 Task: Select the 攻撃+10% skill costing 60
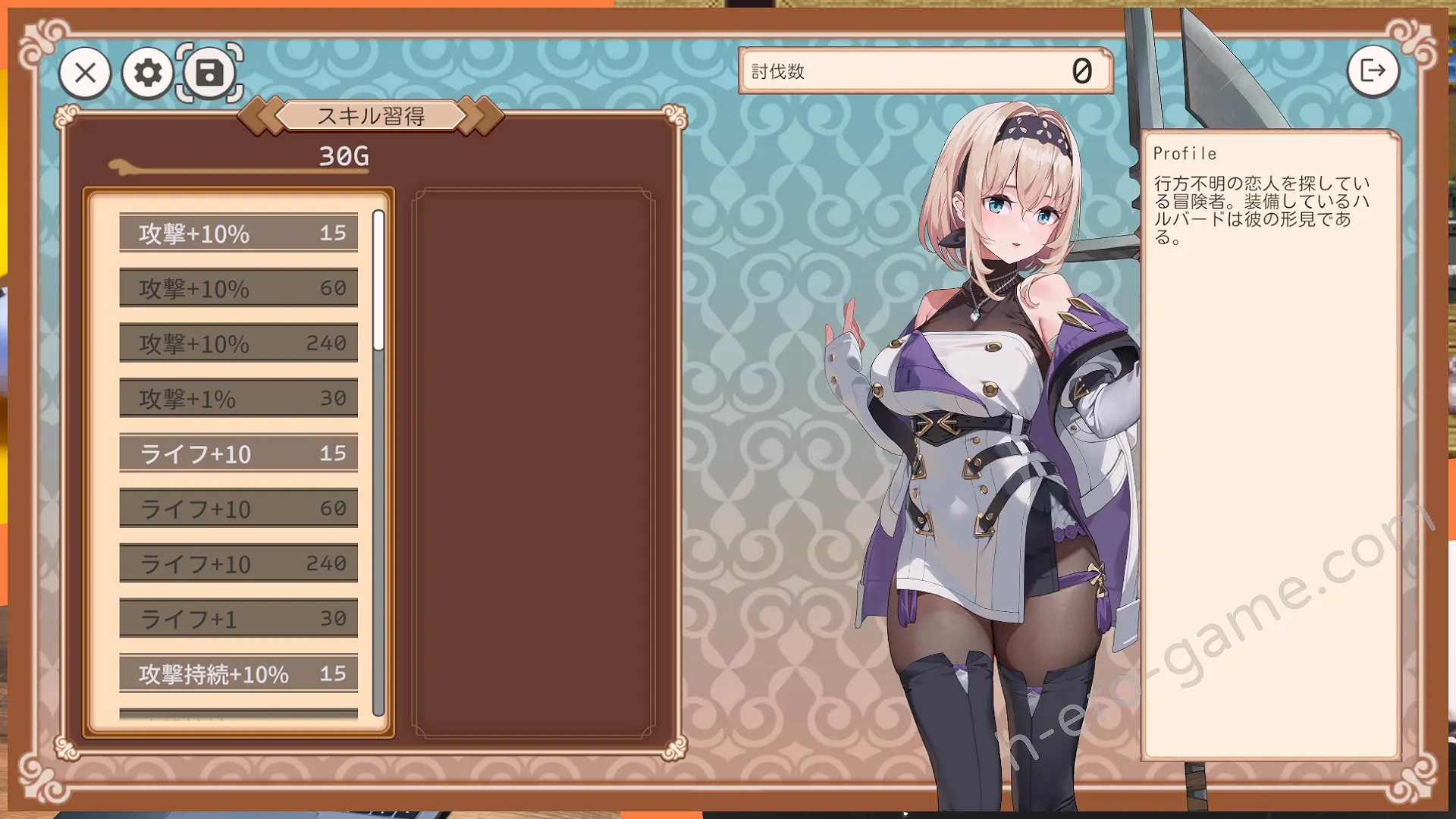click(238, 288)
